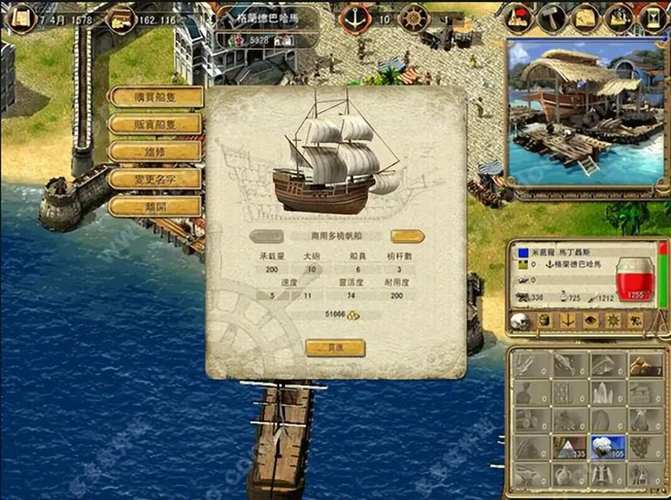
Task: Open the ship's wheel icon
Action: pyautogui.click(x=413, y=17)
